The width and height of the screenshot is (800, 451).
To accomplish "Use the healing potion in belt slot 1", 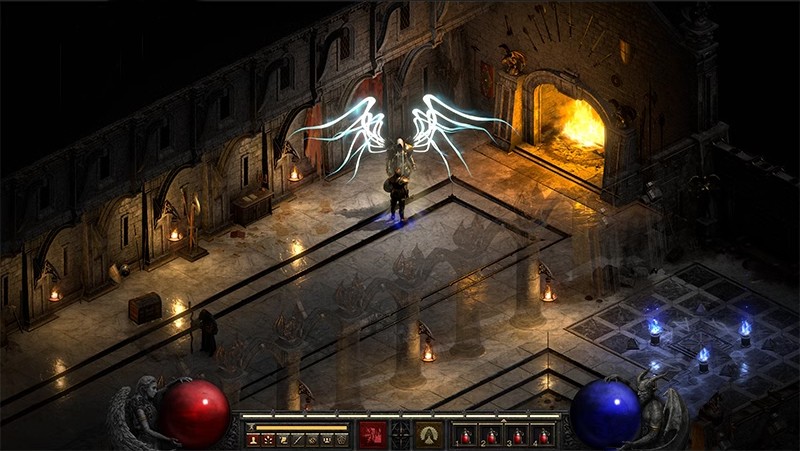I will (x=466, y=436).
